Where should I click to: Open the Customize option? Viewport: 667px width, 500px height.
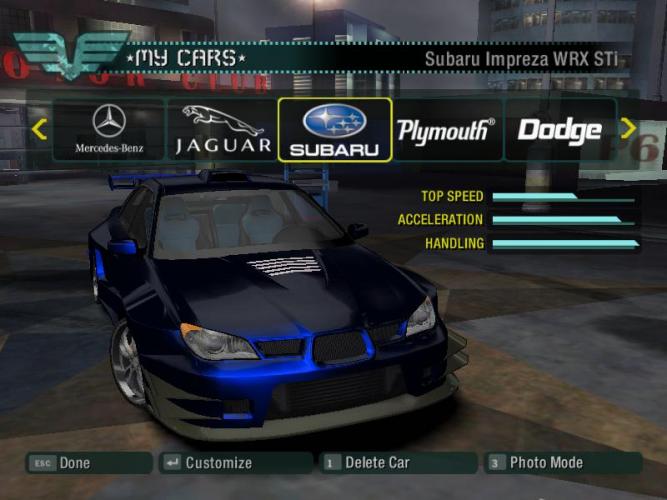coord(235,463)
